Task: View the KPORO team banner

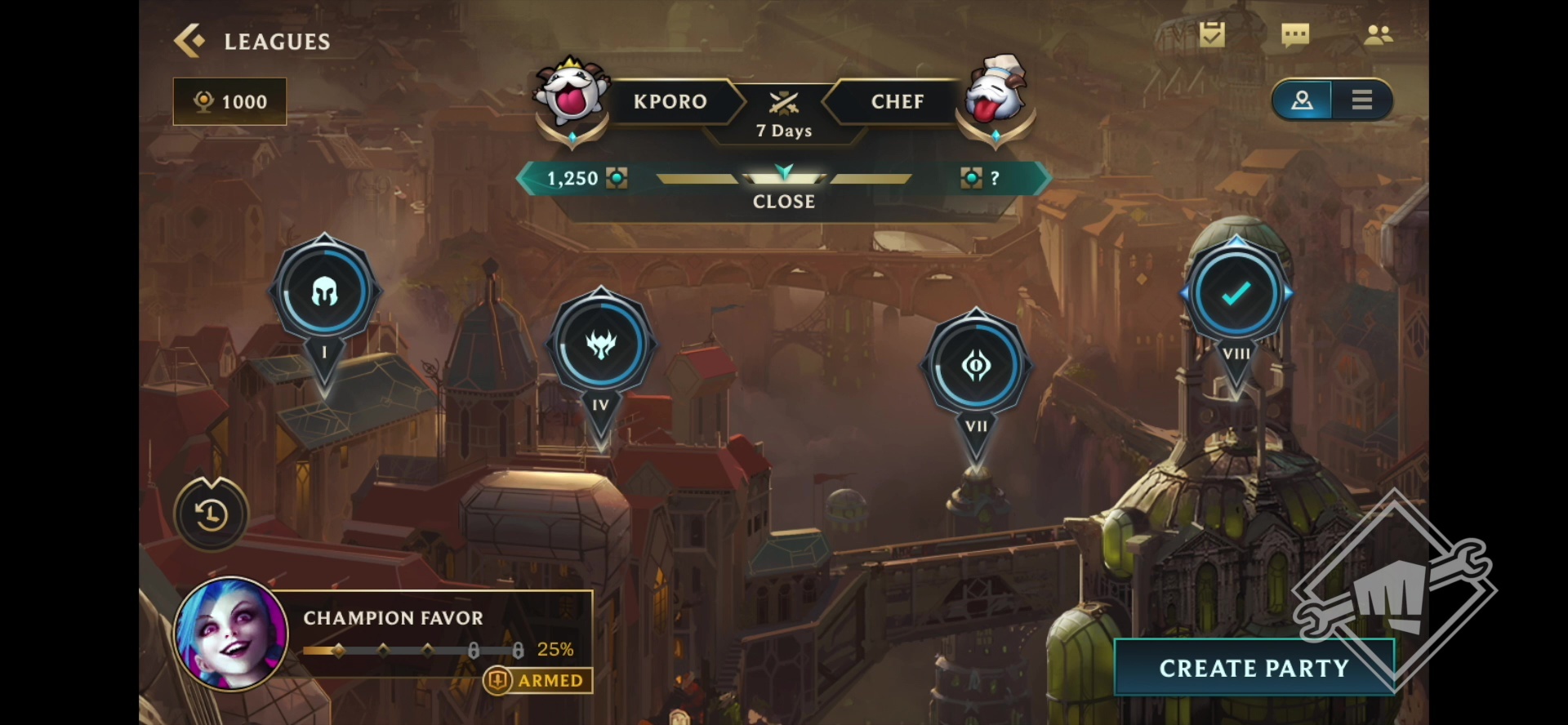Action: pos(670,101)
